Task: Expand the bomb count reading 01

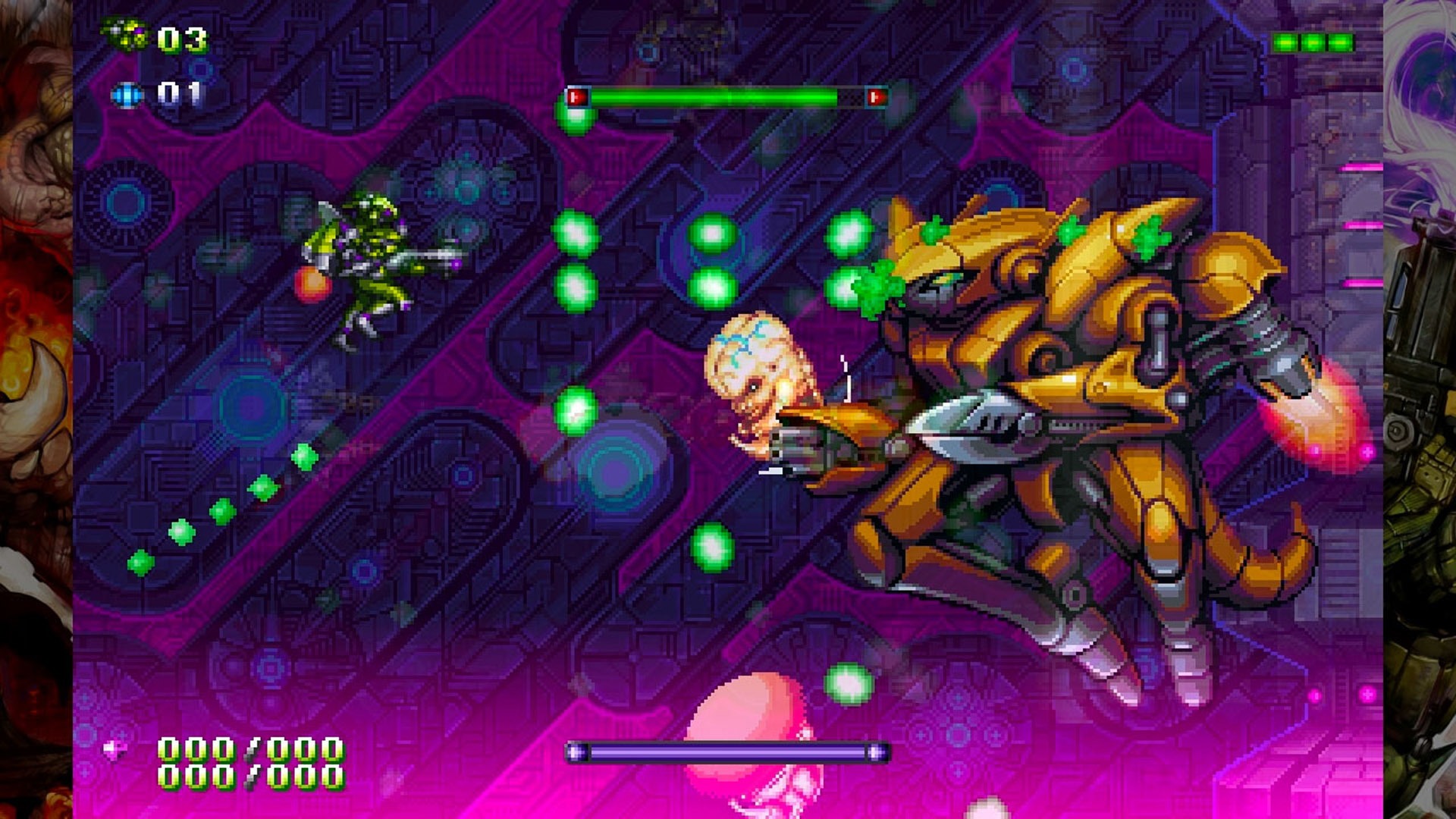Action: [180, 92]
